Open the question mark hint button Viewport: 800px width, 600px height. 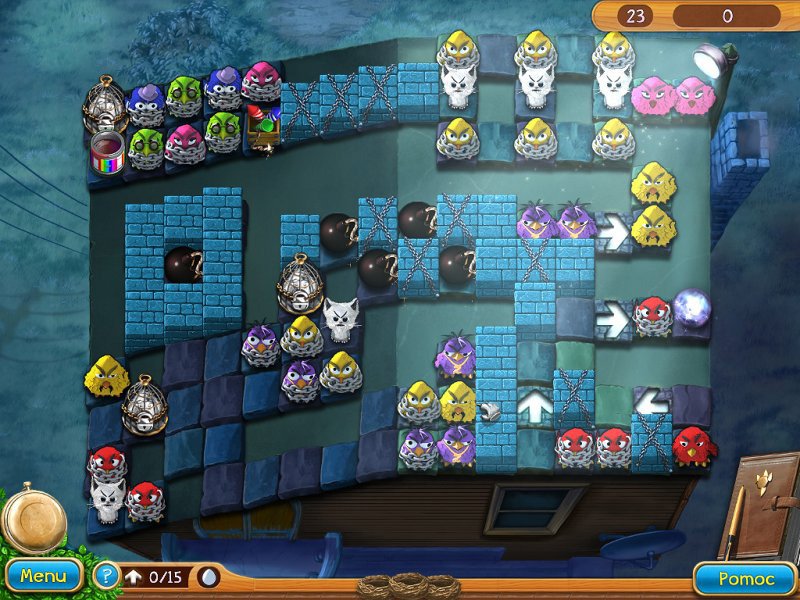pyautogui.click(x=105, y=576)
